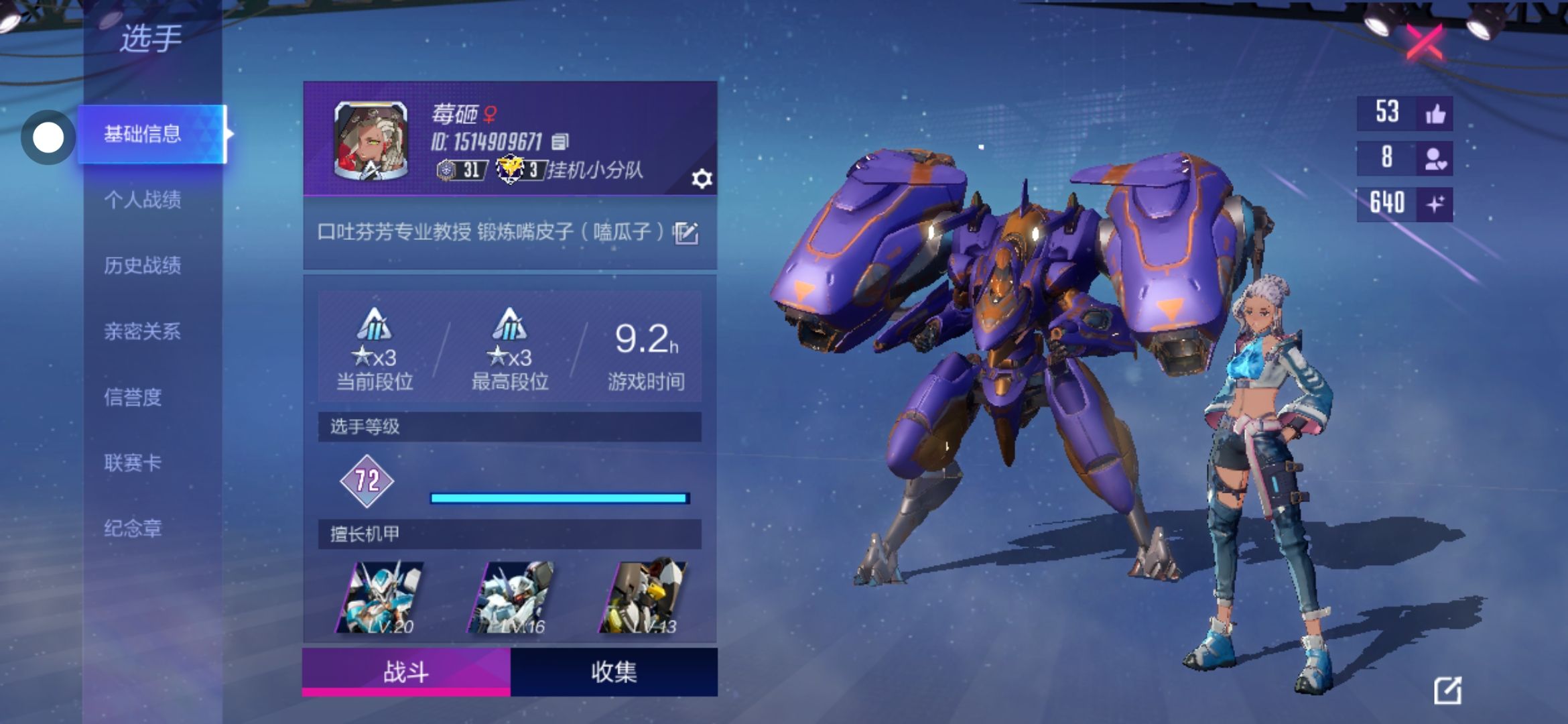
Task: Select the 亲密关系 tab
Action: (x=142, y=331)
